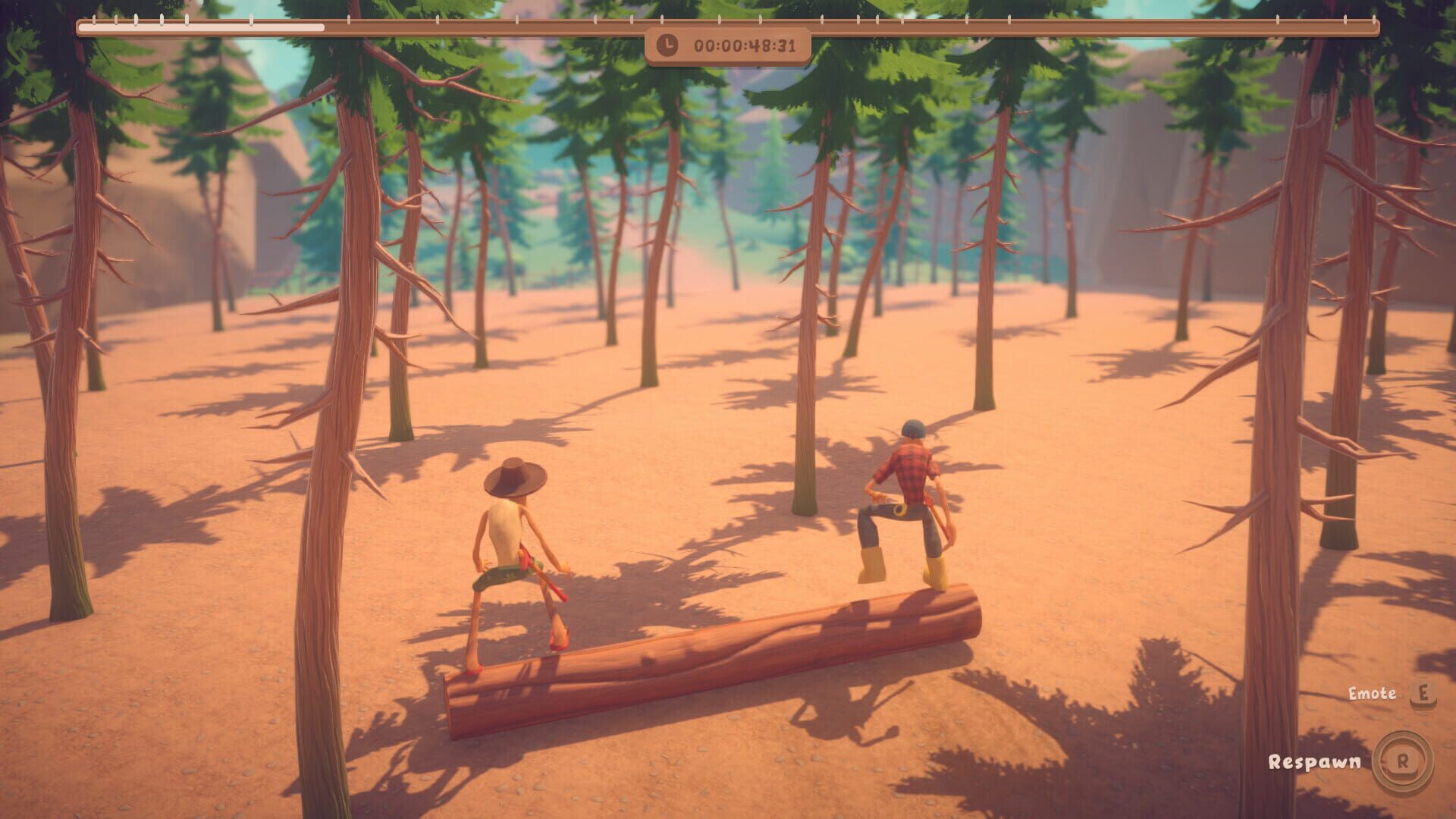Image resolution: width=1456 pixels, height=819 pixels.
Task: Click the R key icon for Respawn
Action: tap(1401, 761)
